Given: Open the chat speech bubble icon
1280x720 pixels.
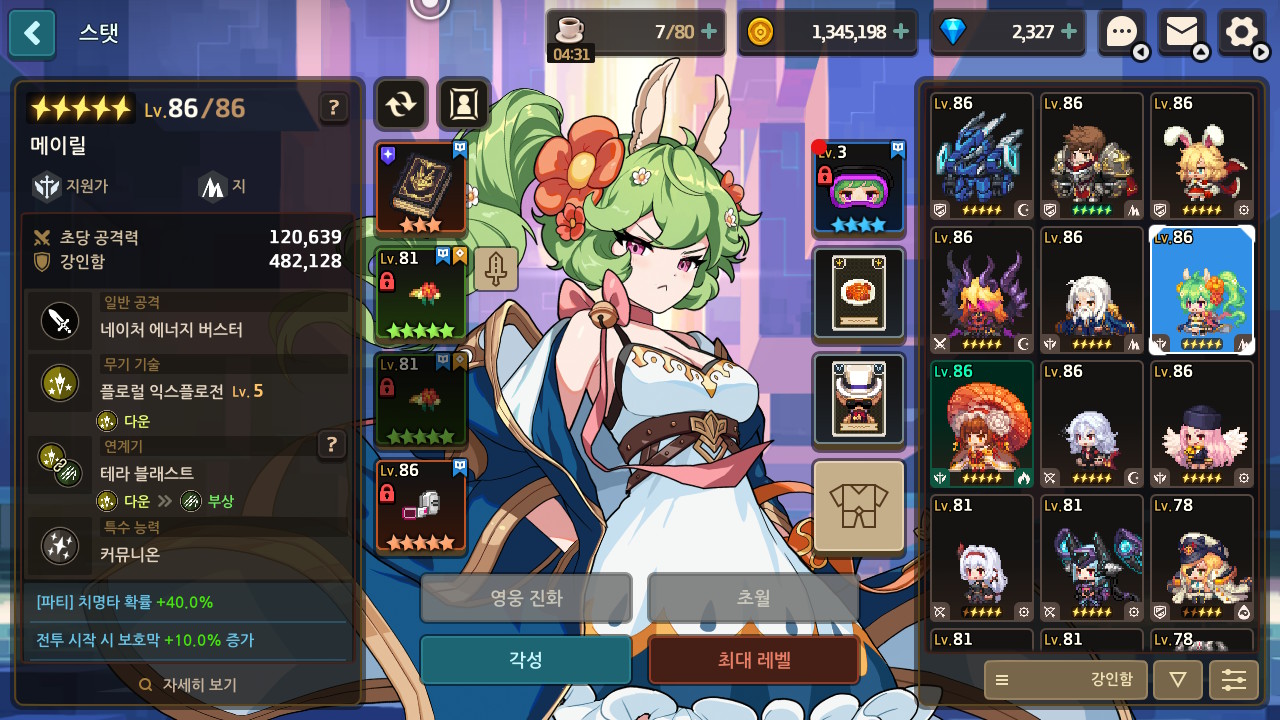Looking at the screenshot, I should [x=1121, y=32].
